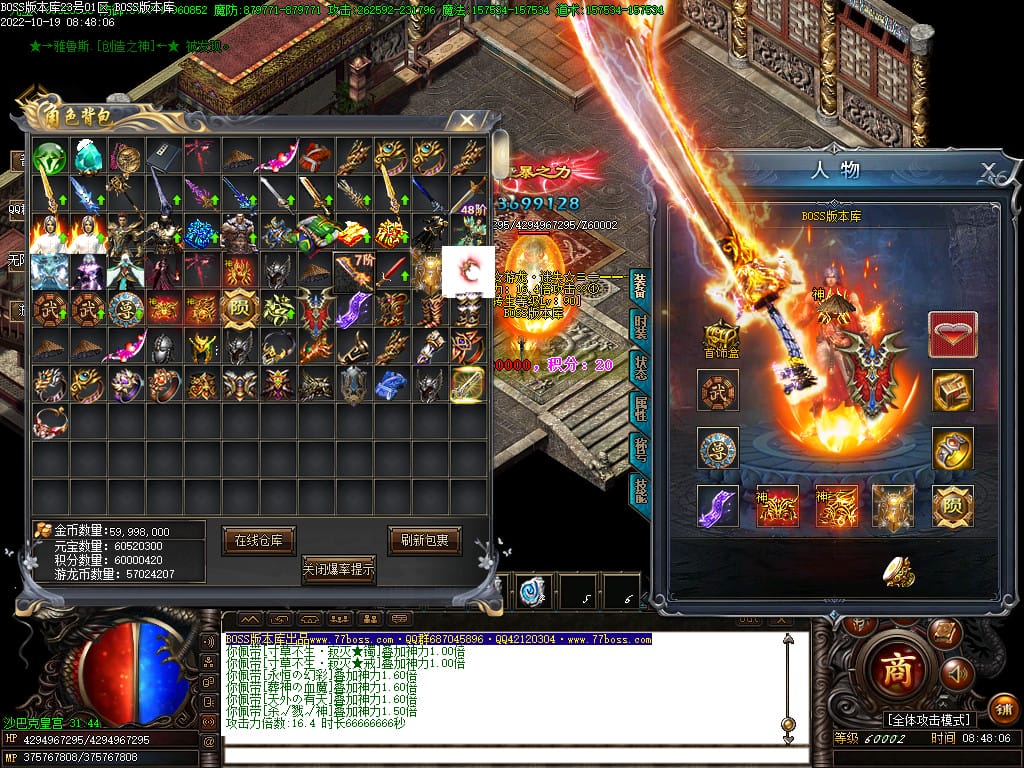
Task: Show the 属性 attributes tab
Action: tap(640, 408)
